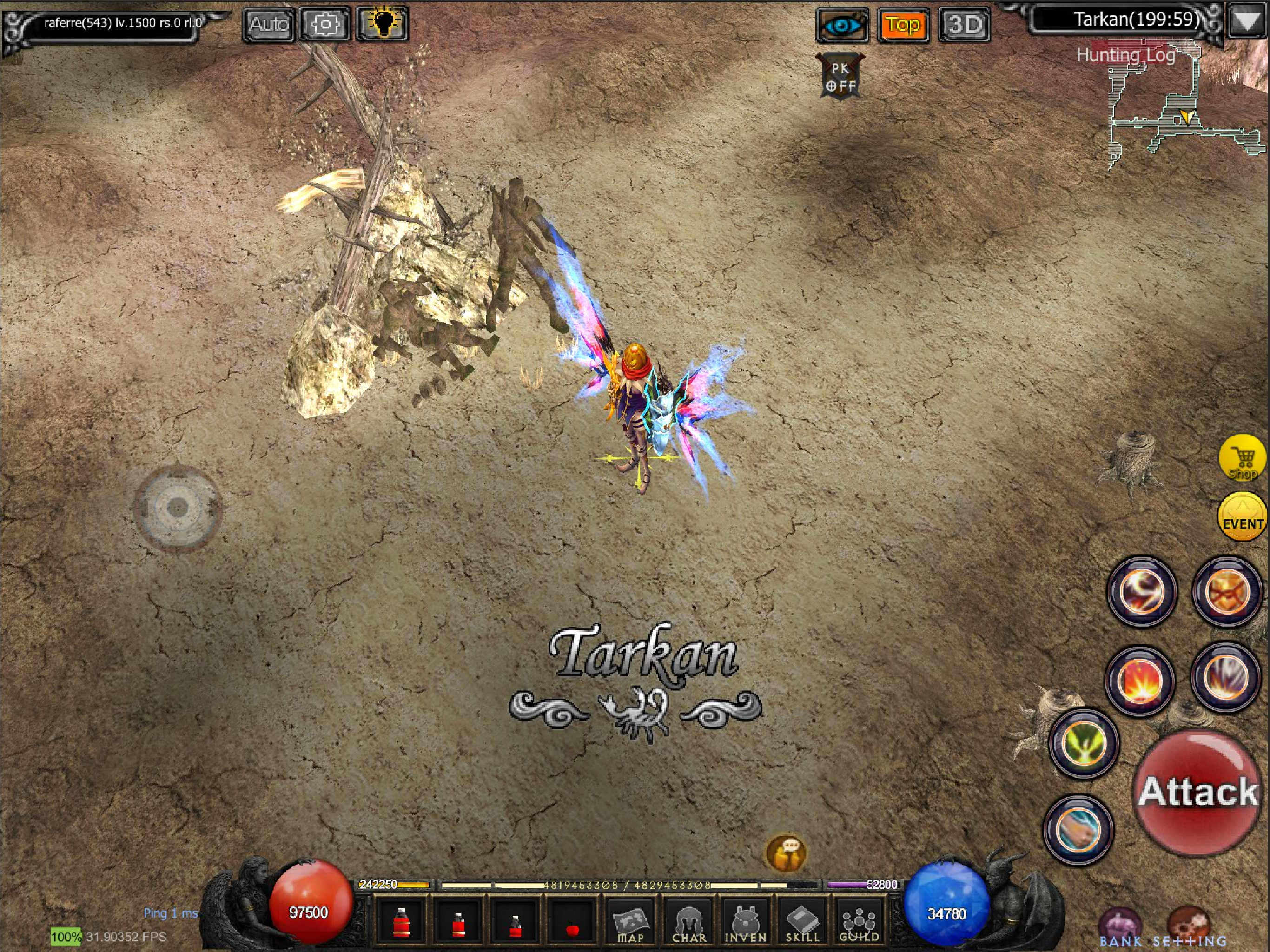1270x952 pixels.
Task: Toggle the PK OFF mode badge
Action: (840, 77)
